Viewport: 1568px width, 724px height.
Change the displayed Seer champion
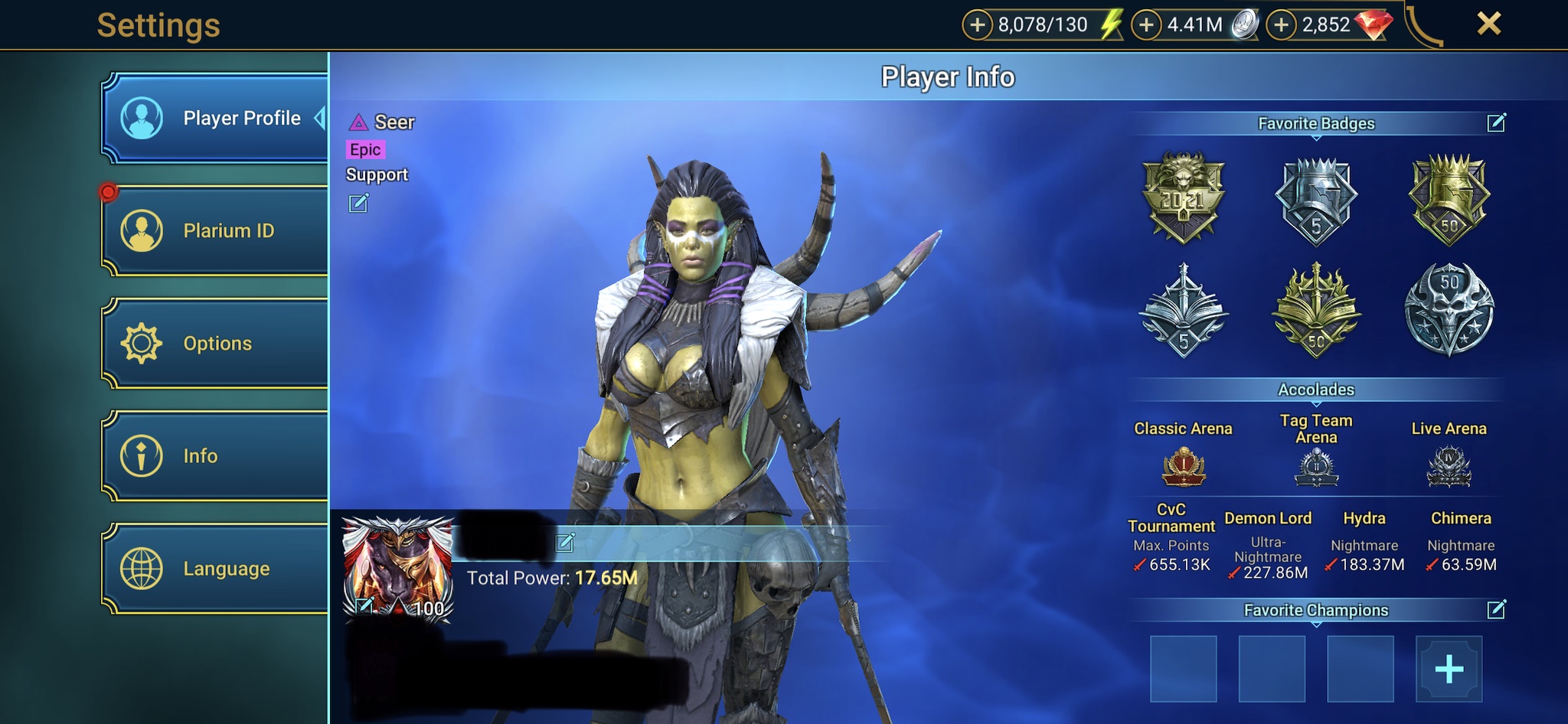[358, 203]
